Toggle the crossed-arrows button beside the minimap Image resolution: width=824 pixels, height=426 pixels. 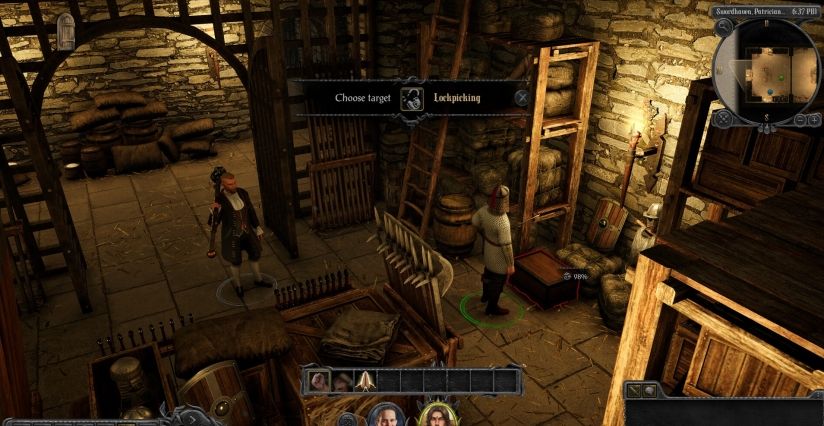(x=724, y=120)
